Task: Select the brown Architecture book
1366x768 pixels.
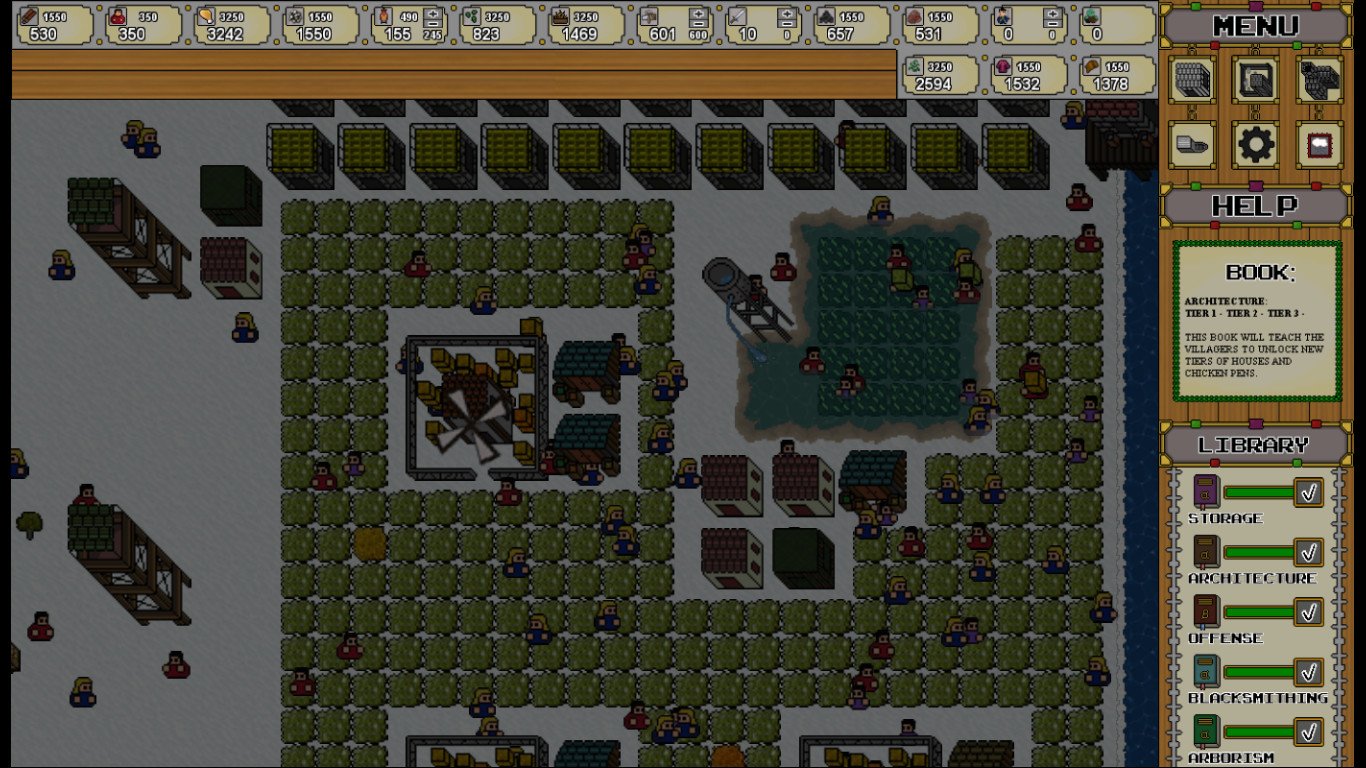Action: tap(1206, 552)
